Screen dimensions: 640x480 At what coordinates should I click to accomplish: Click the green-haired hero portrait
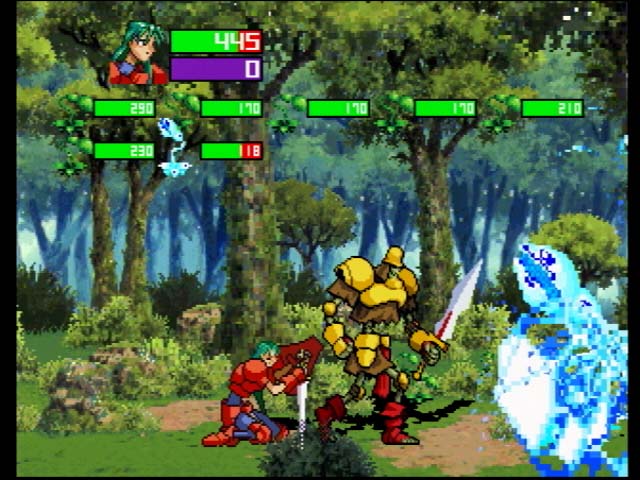click(x=138, y=56)
